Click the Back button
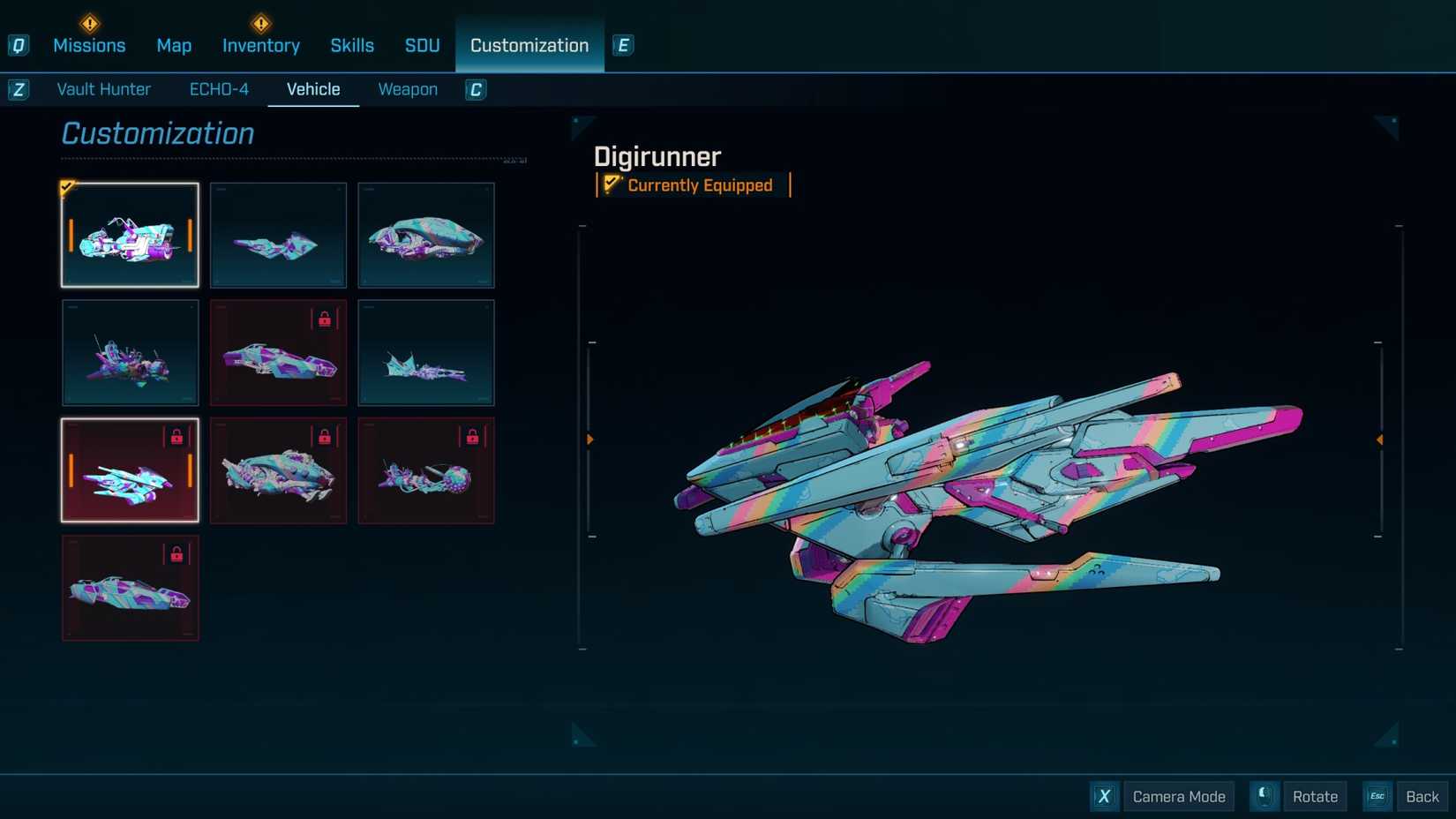Screen dimensions: 1456x819 [1422, 796]
